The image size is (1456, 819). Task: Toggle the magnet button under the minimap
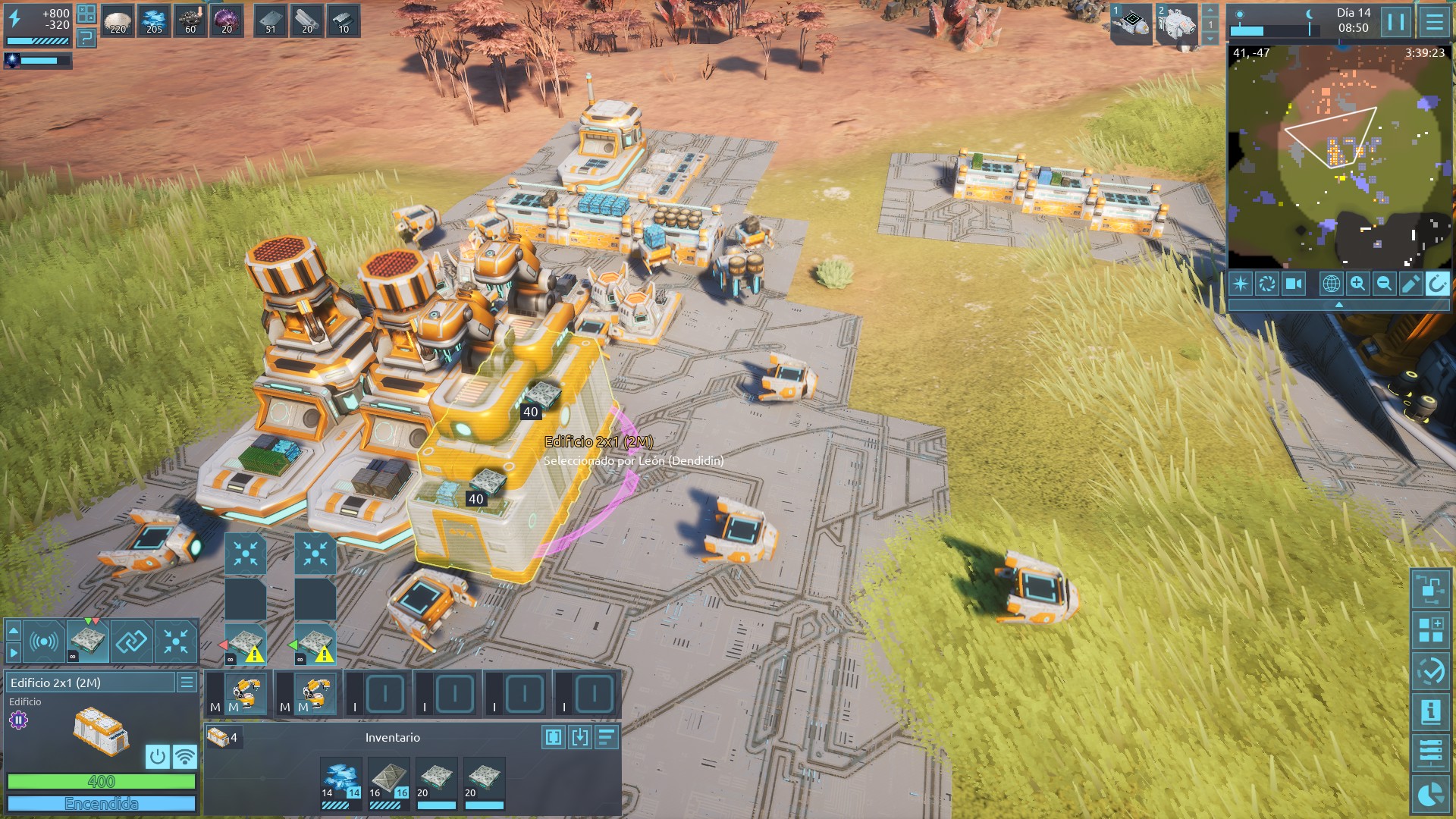click(x=1437, y=284)
